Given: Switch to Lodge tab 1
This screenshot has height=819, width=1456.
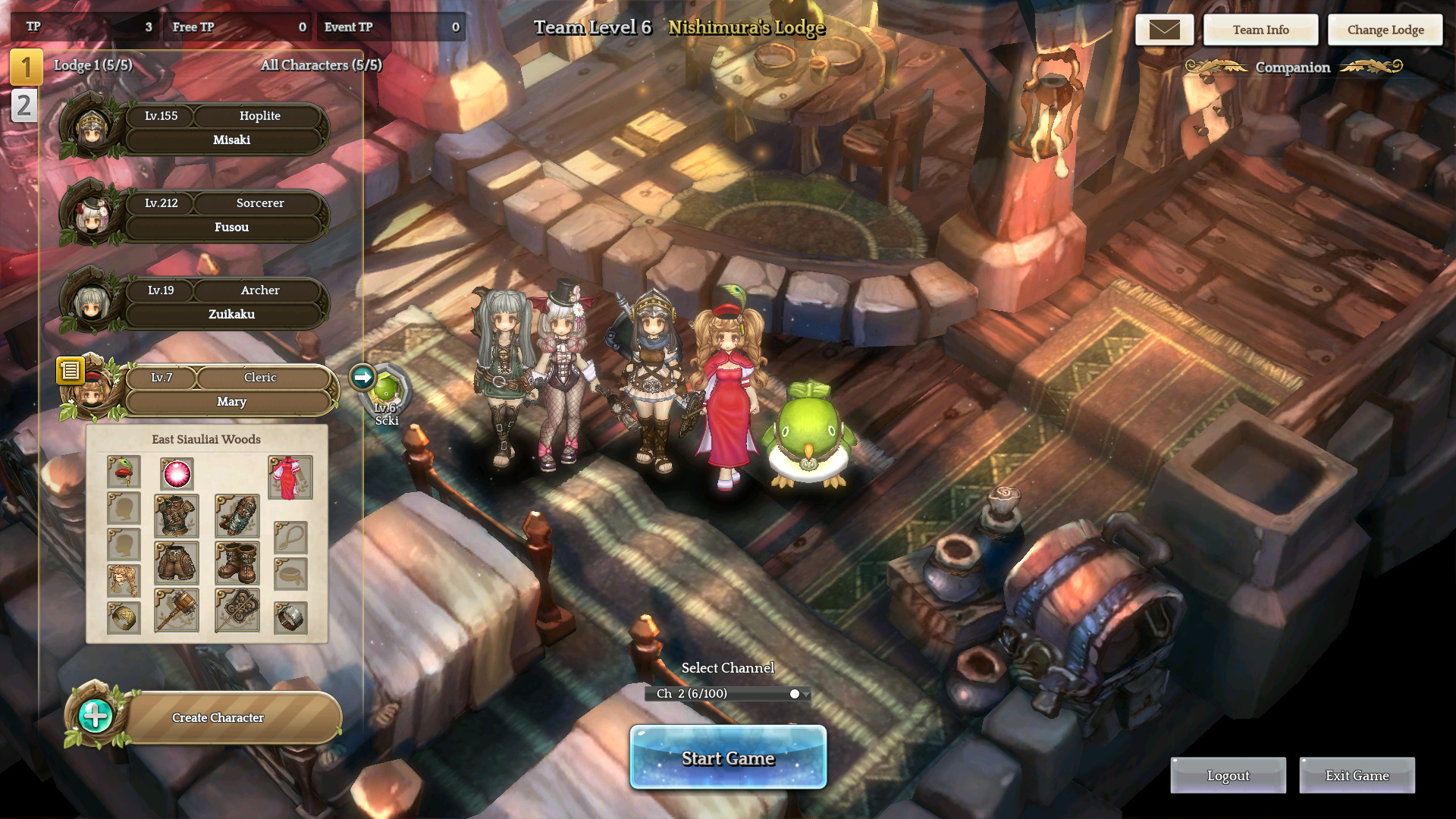Looking at the screenshot, I should [26, 67].
